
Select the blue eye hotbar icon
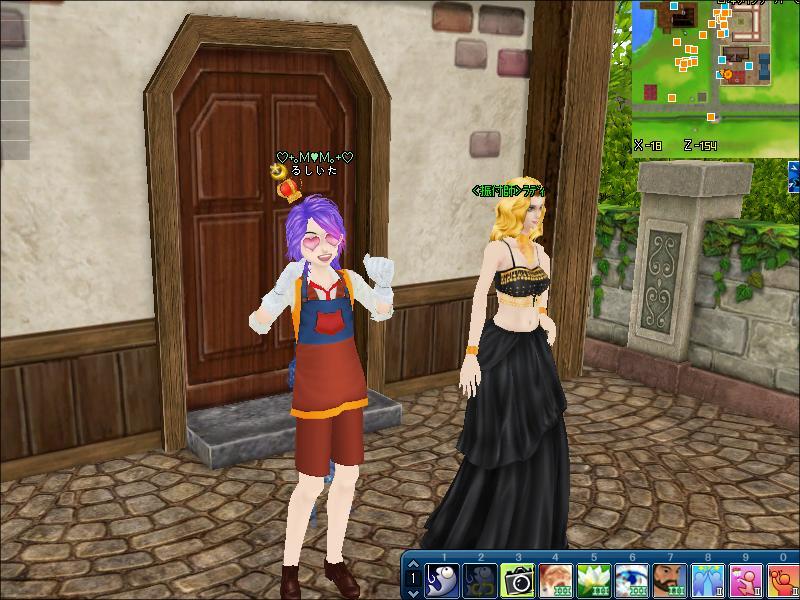click(632, 580)
